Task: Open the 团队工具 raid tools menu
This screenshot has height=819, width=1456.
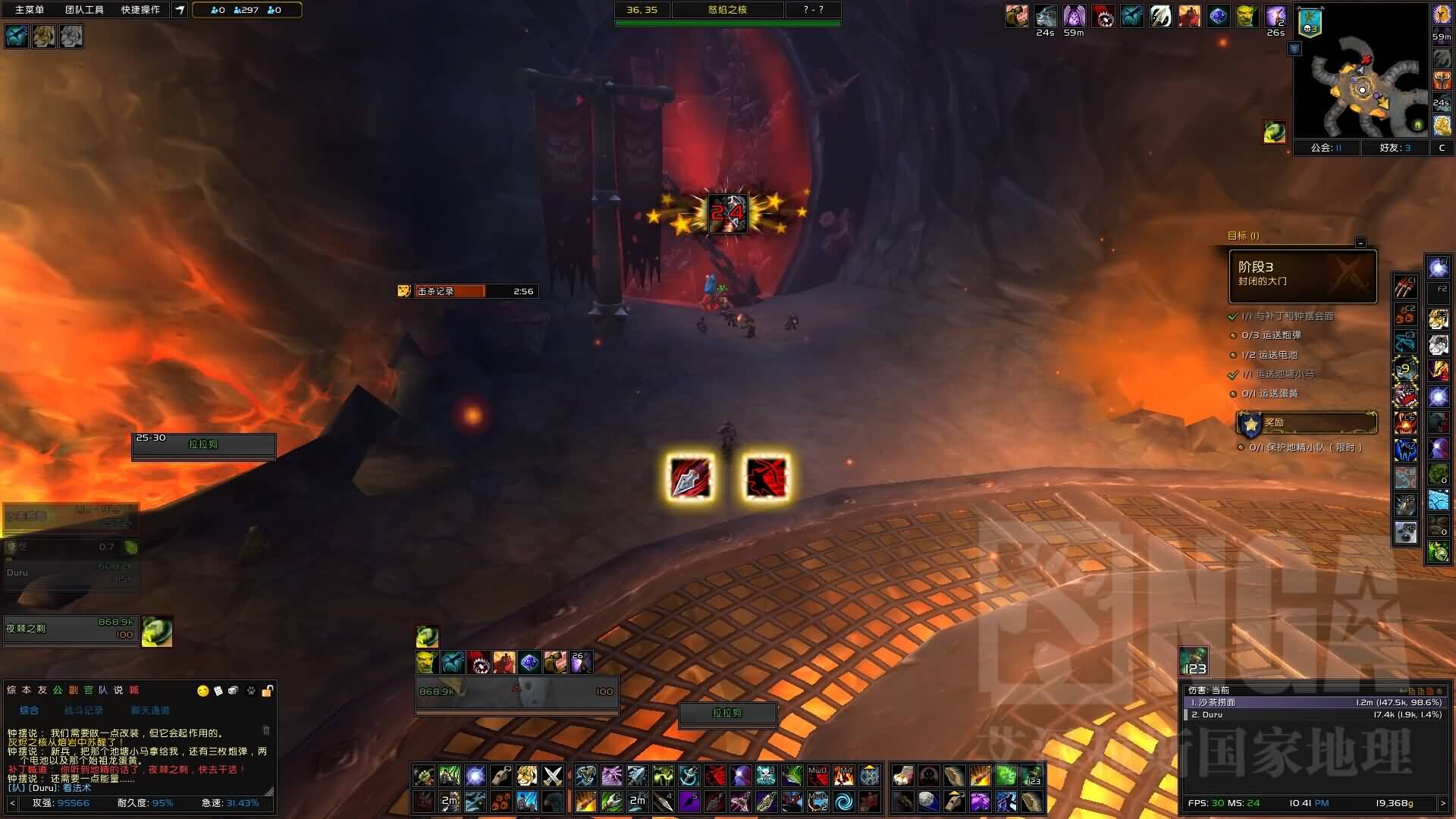Action: click(84, 10)
